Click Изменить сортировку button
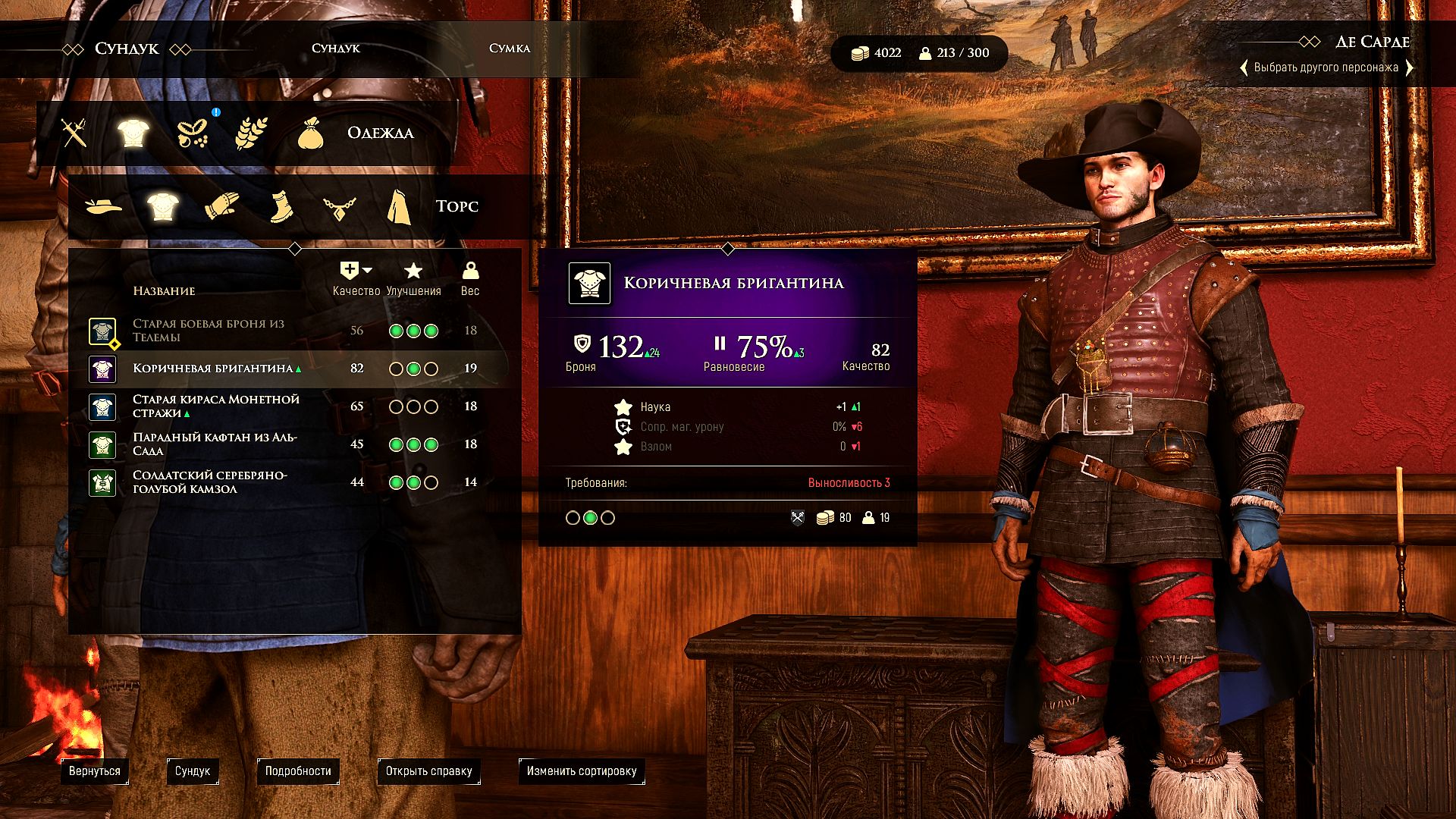 click(x=582, y=771)
